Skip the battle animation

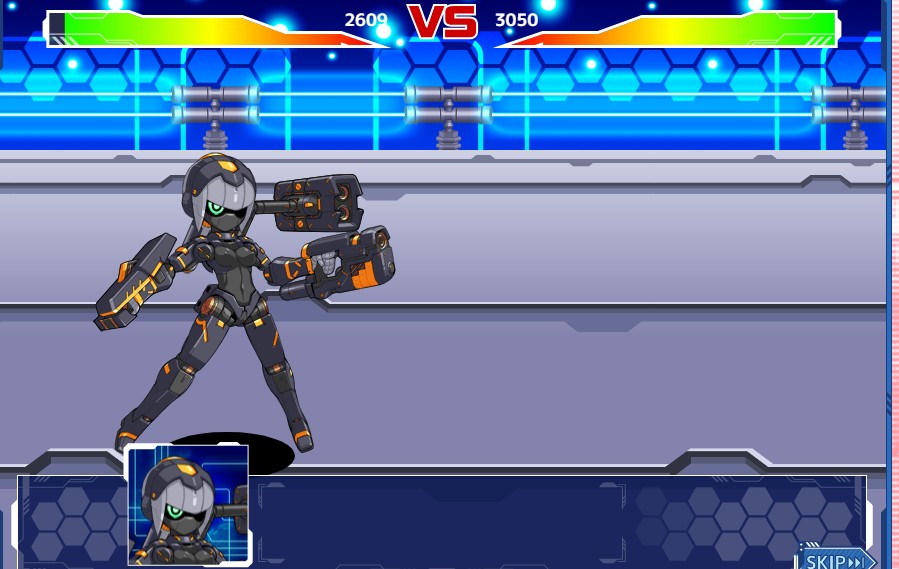pos(836,559)
